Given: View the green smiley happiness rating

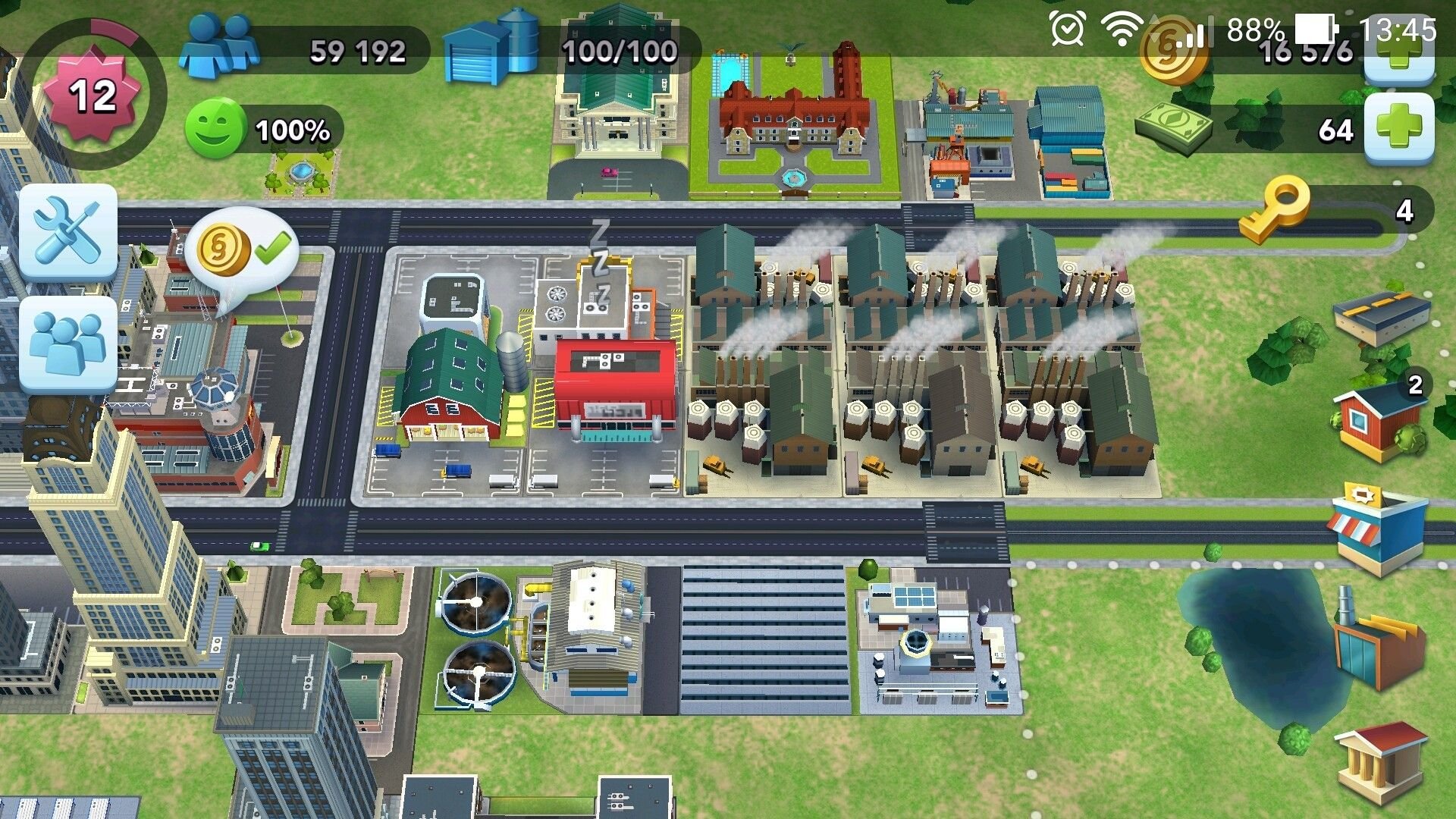Looking at the screenshot, I should tap(215, 129).
